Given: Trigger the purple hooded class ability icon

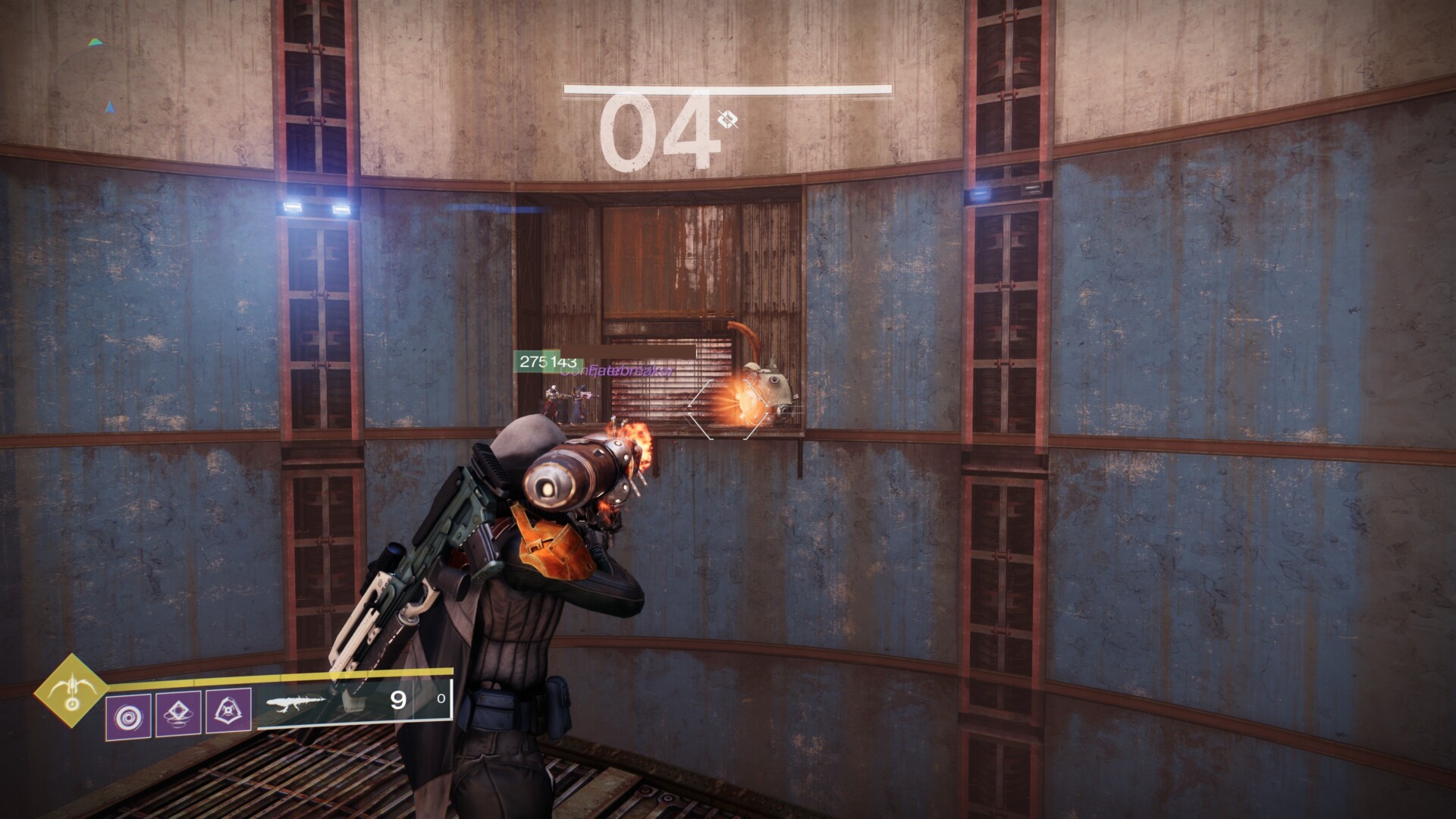Looking at the screenshot, I should (x=229, y=714).
